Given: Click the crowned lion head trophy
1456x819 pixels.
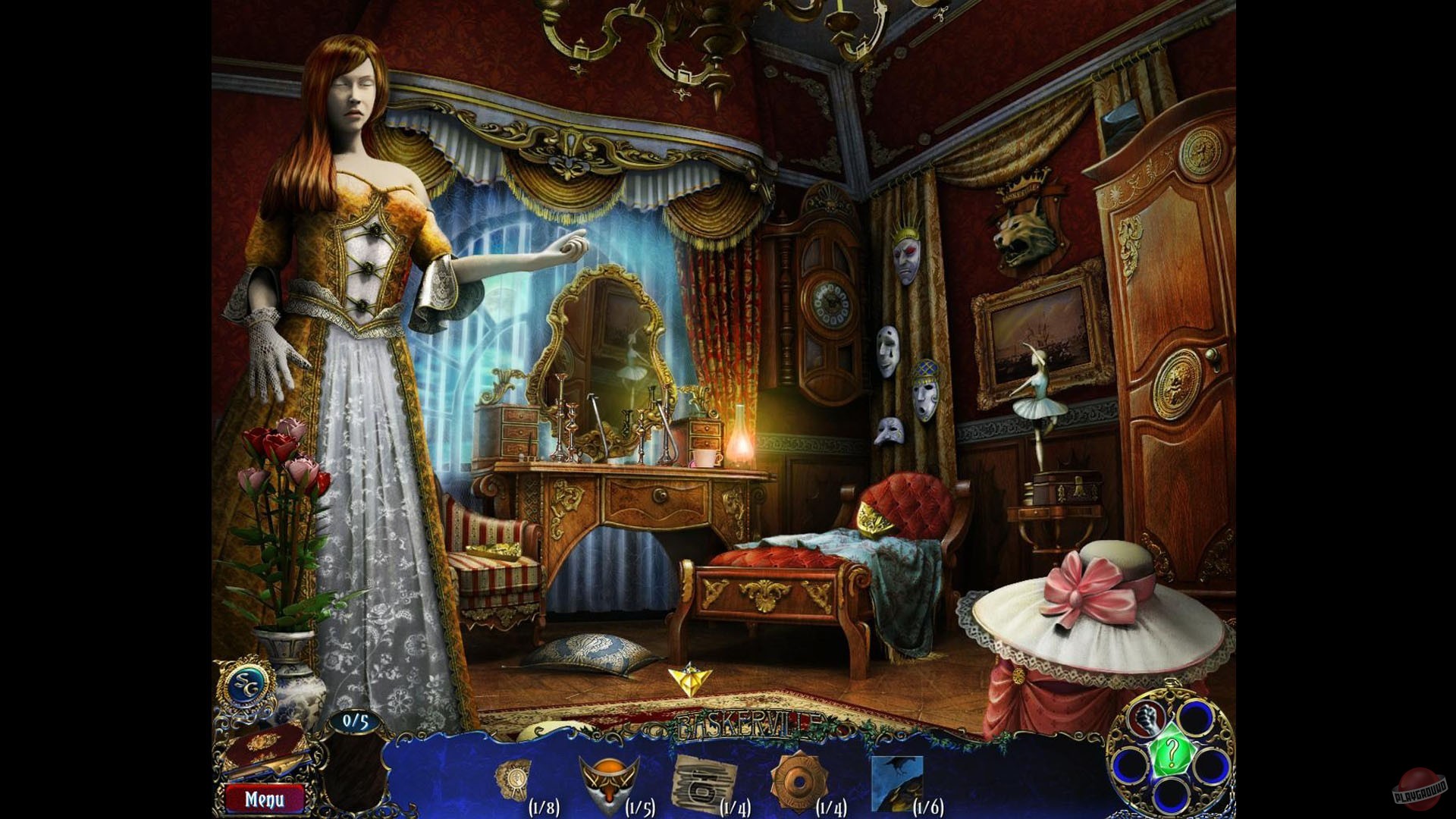Looking at the screenshot, I should [x=1025, y=227].
